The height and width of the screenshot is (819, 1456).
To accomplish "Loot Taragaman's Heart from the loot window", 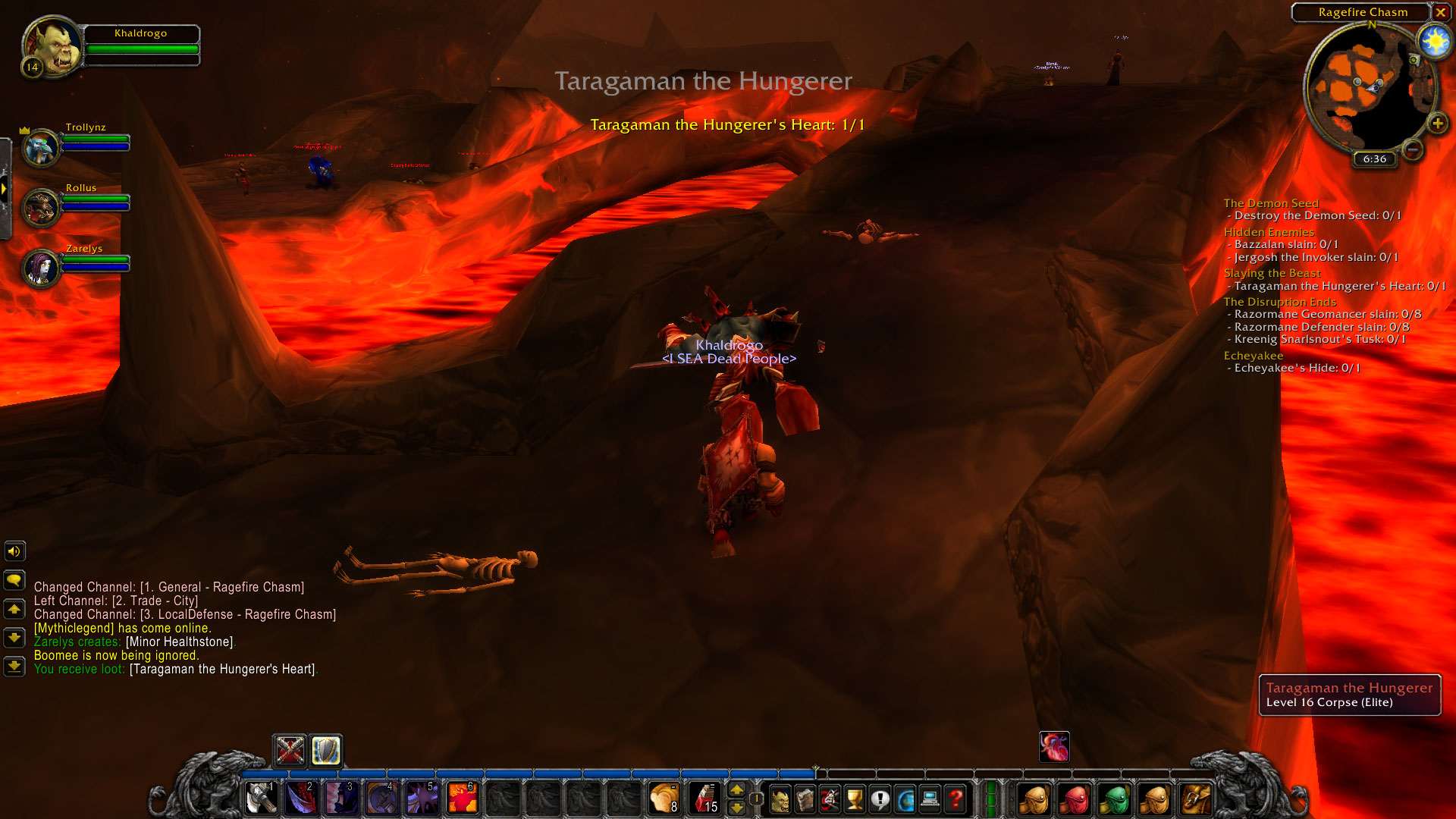I will point(1053,747).
